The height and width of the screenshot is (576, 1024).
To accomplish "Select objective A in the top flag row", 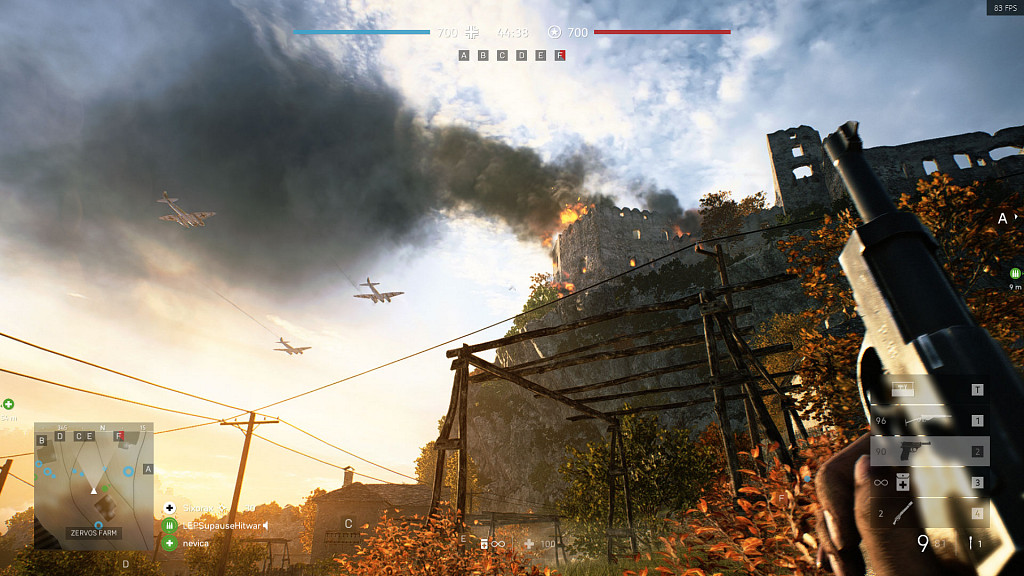I will point(463,56).
